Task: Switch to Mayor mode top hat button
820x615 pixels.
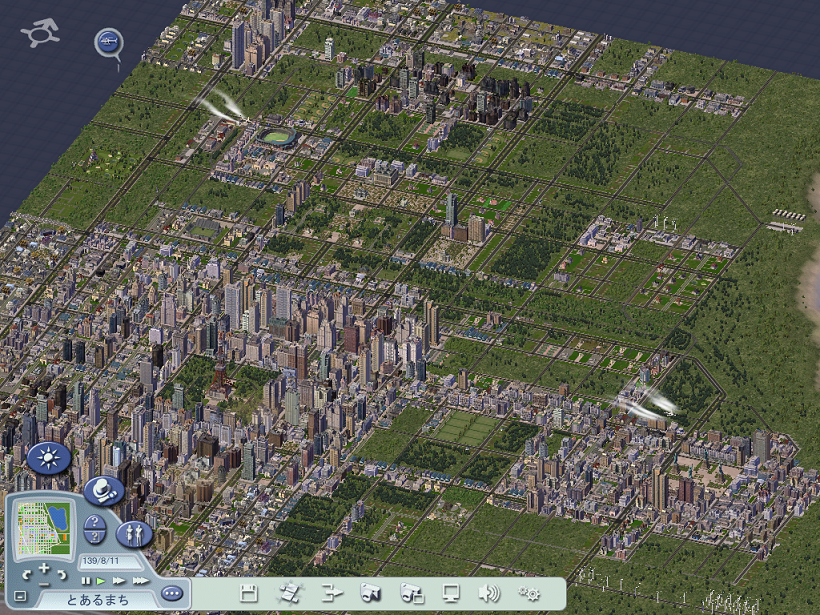Action: [x=103, y=490]
